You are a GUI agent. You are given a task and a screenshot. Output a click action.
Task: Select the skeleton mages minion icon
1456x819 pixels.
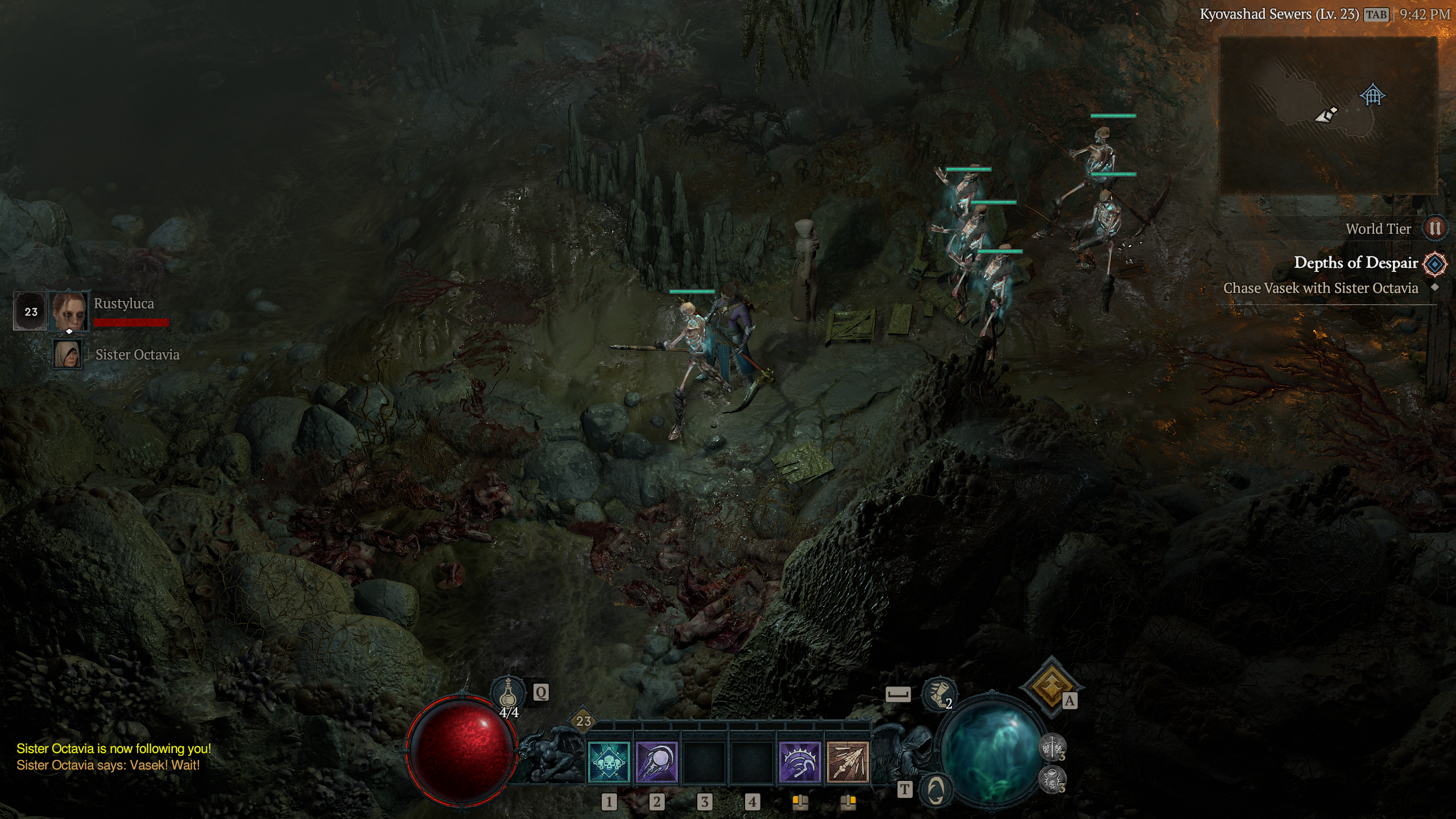(x=1052, y=779)
